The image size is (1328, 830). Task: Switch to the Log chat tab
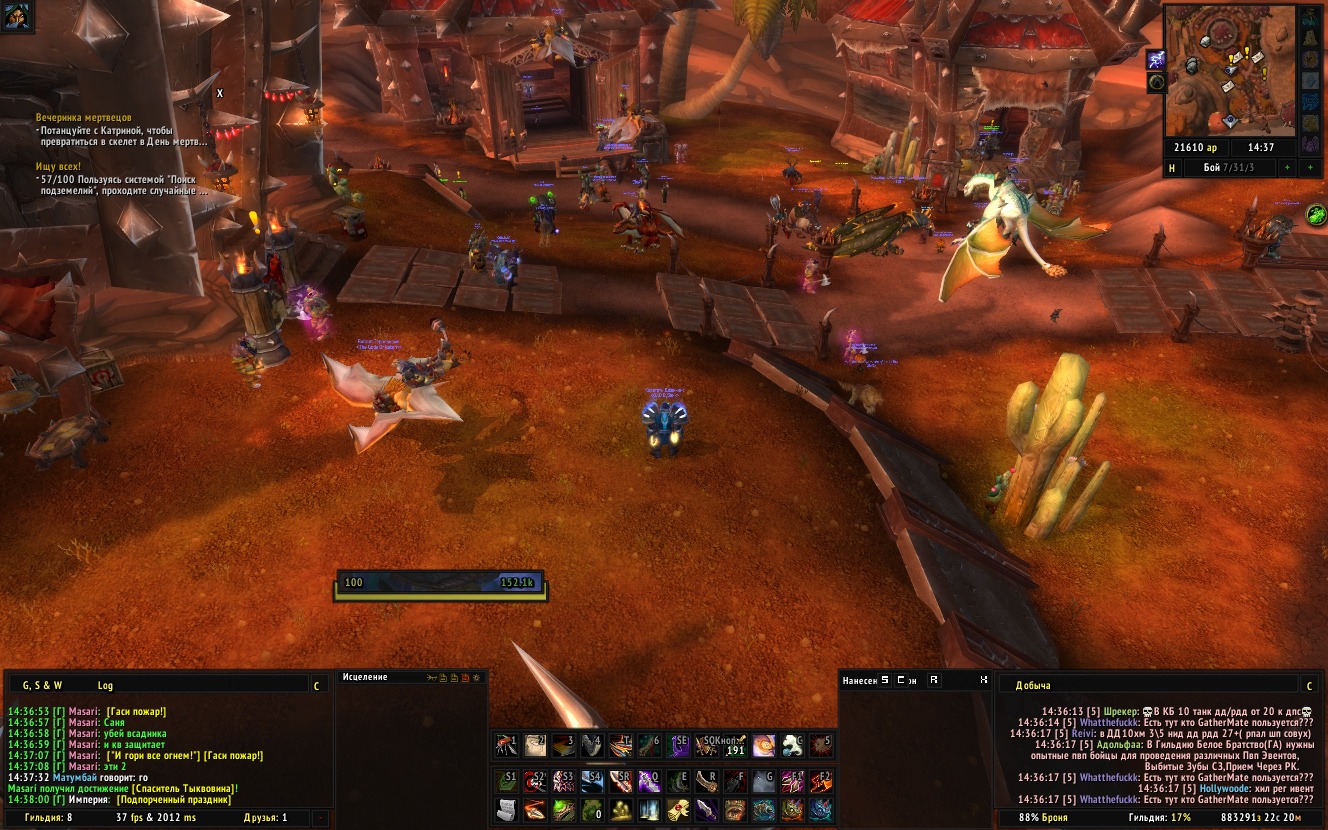click(105, 685)
